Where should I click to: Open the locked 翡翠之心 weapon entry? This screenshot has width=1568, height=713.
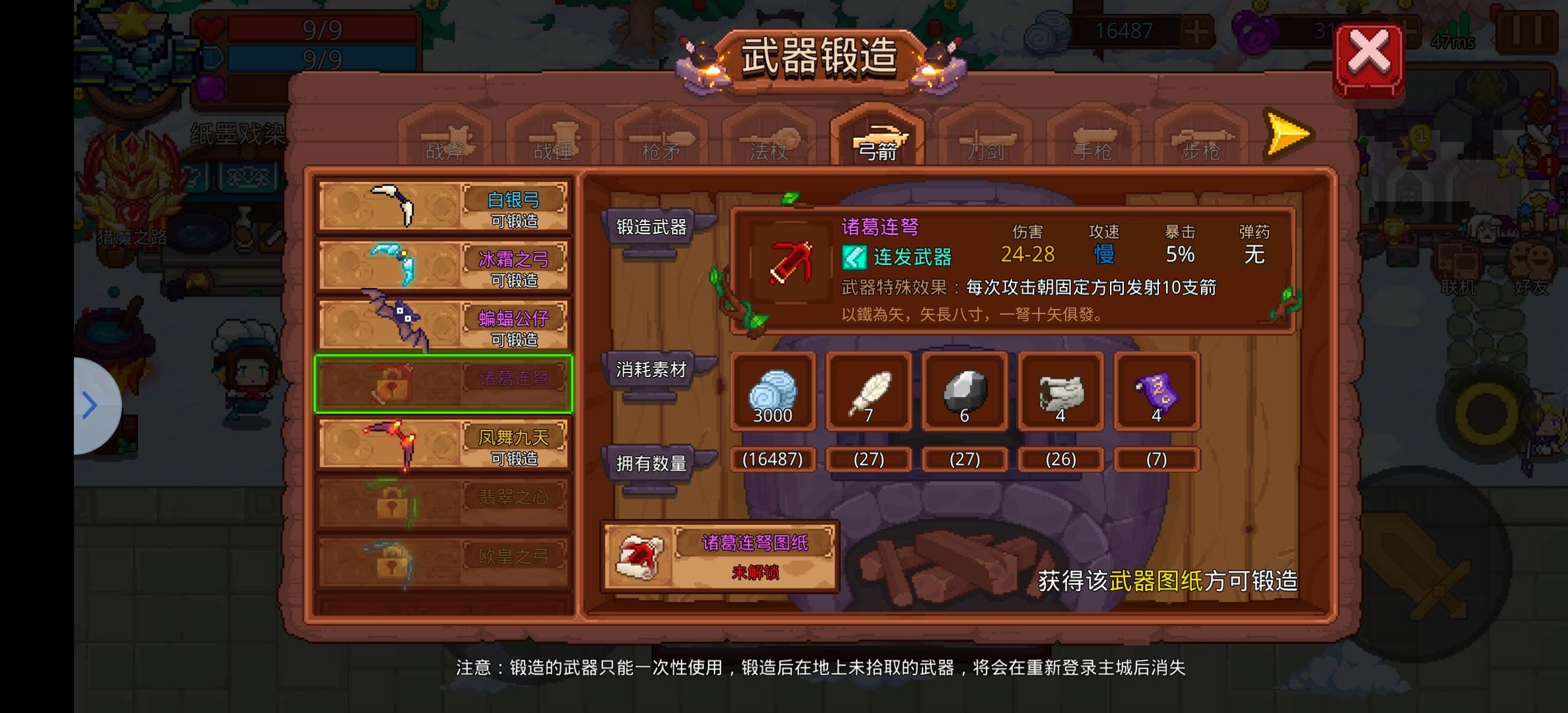(x=442, y=500)
